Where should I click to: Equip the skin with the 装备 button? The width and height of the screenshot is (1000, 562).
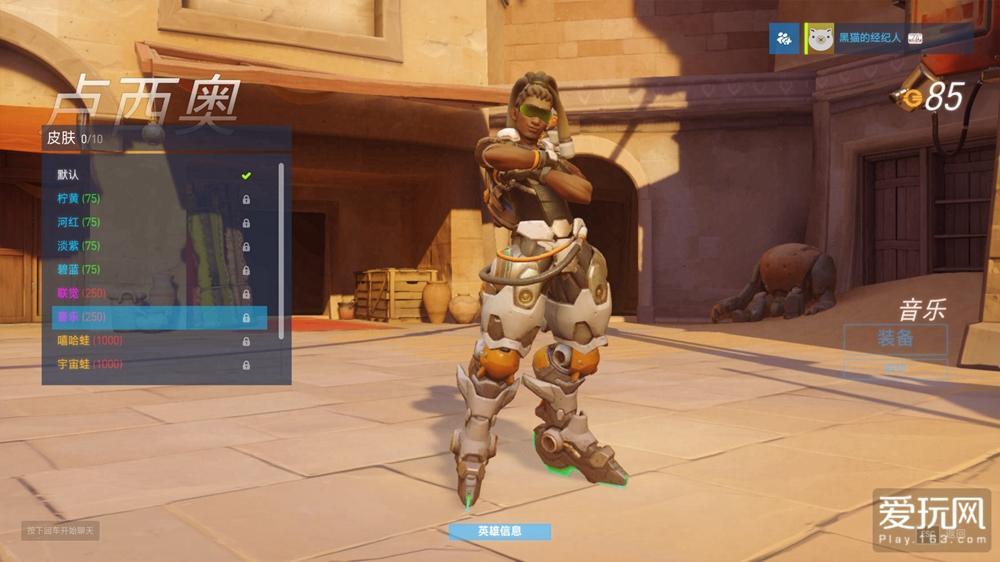click(895, 338)
